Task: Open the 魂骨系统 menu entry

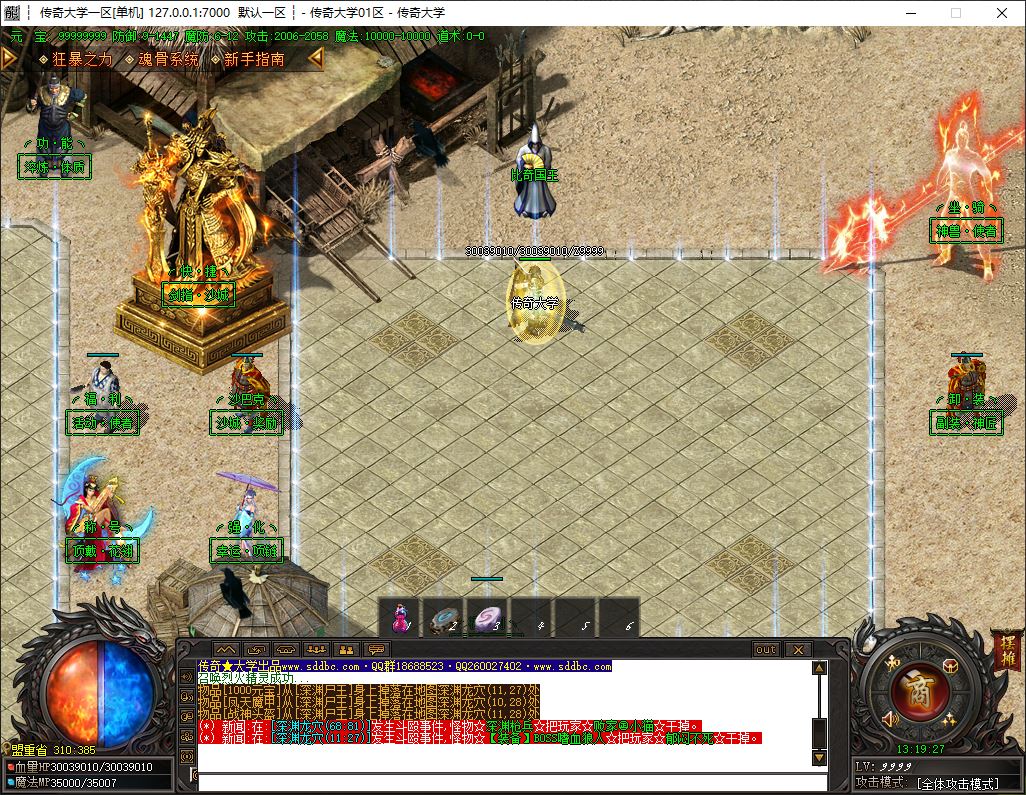Action: (x=163, y=59)
